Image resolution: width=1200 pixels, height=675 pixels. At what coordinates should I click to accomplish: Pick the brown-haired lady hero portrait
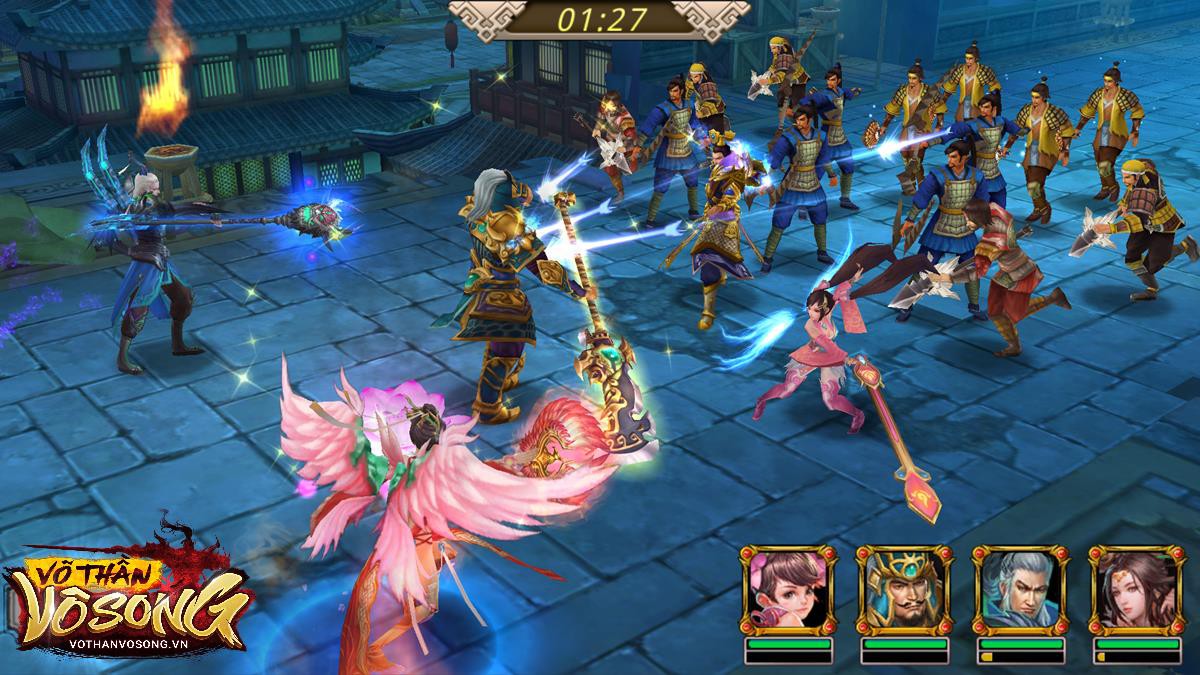(1135, 590)
